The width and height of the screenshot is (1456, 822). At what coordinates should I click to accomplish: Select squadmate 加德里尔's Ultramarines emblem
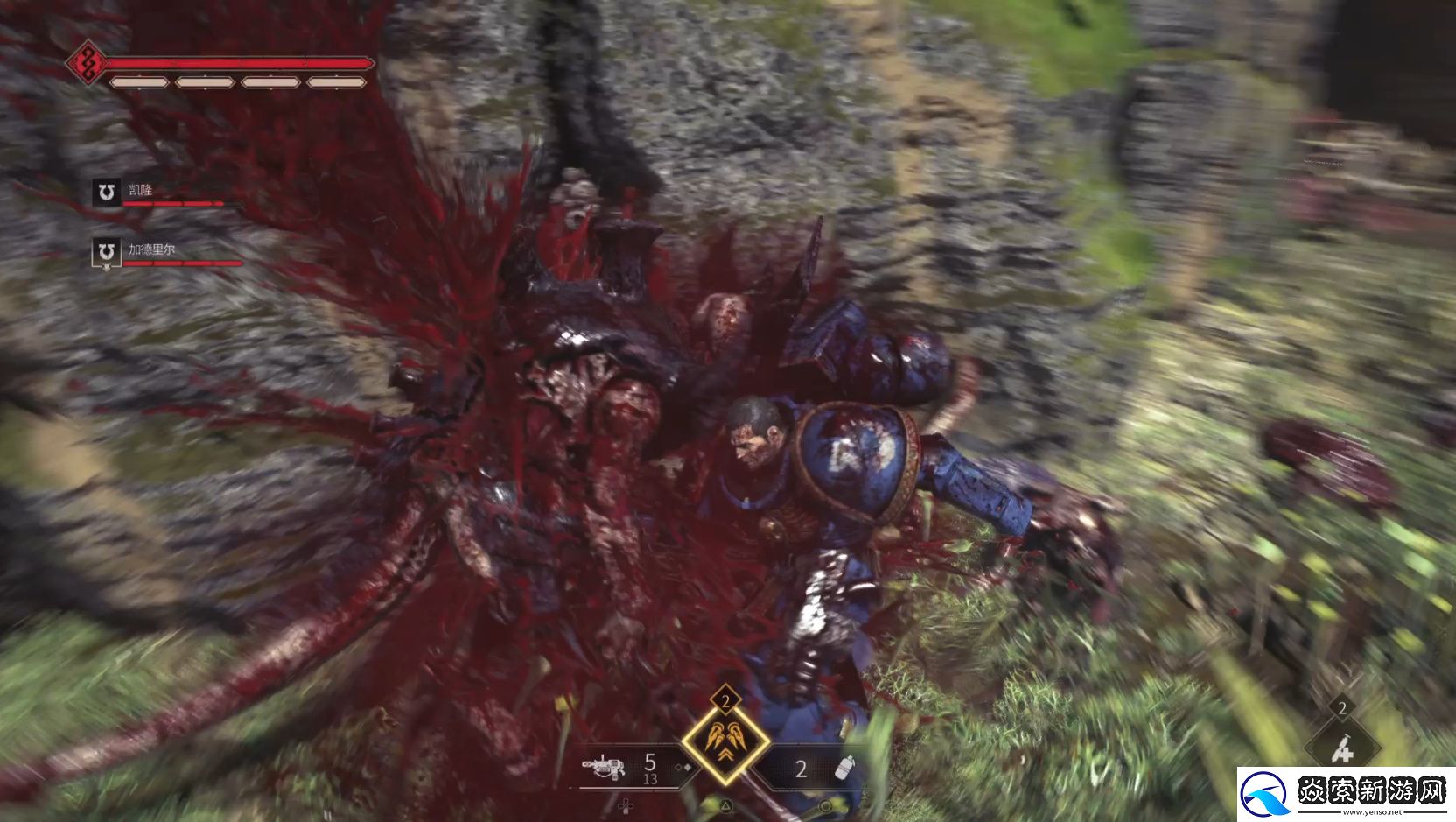pos(106,252)
